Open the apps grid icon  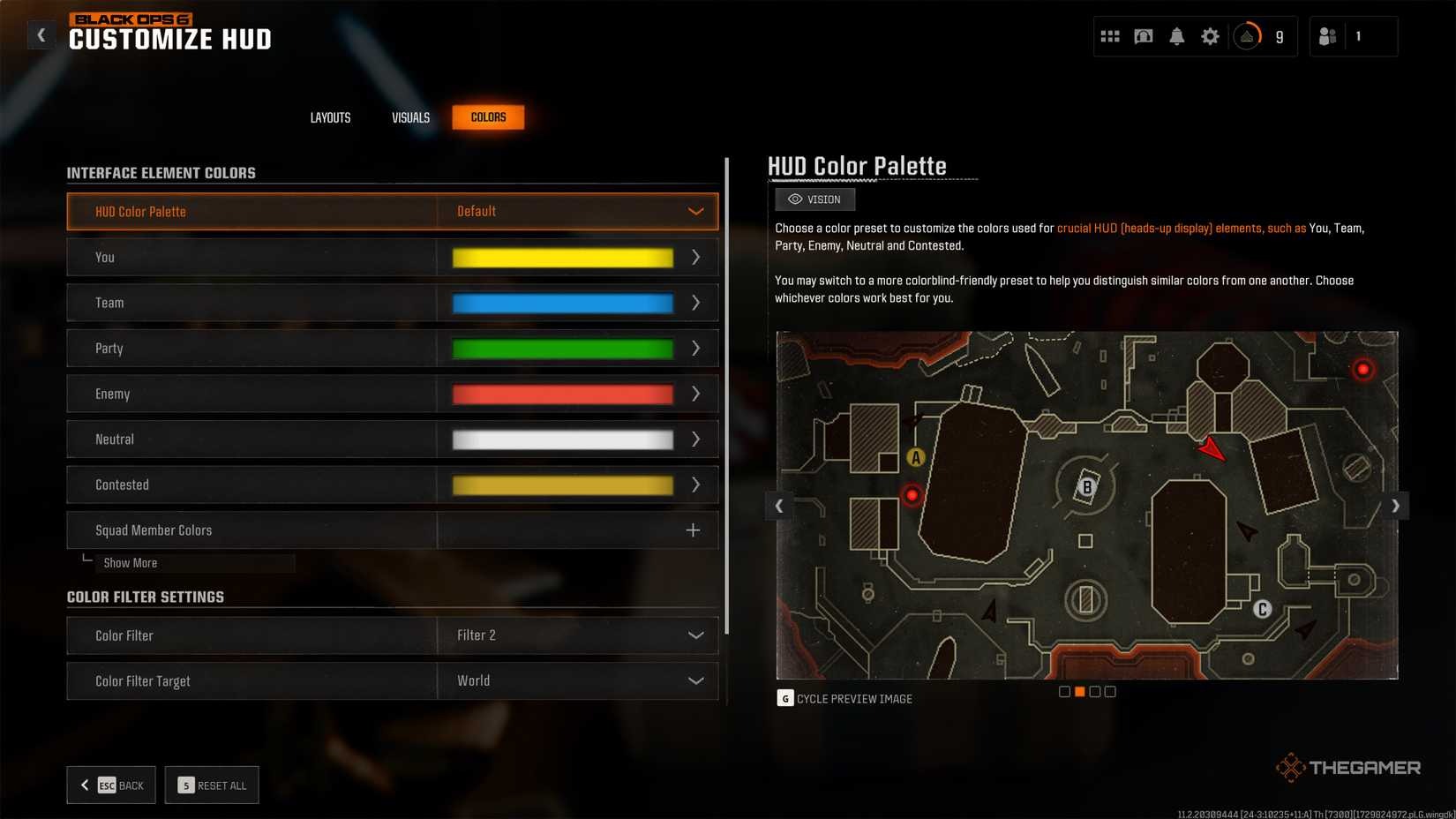pos(1109,36)
